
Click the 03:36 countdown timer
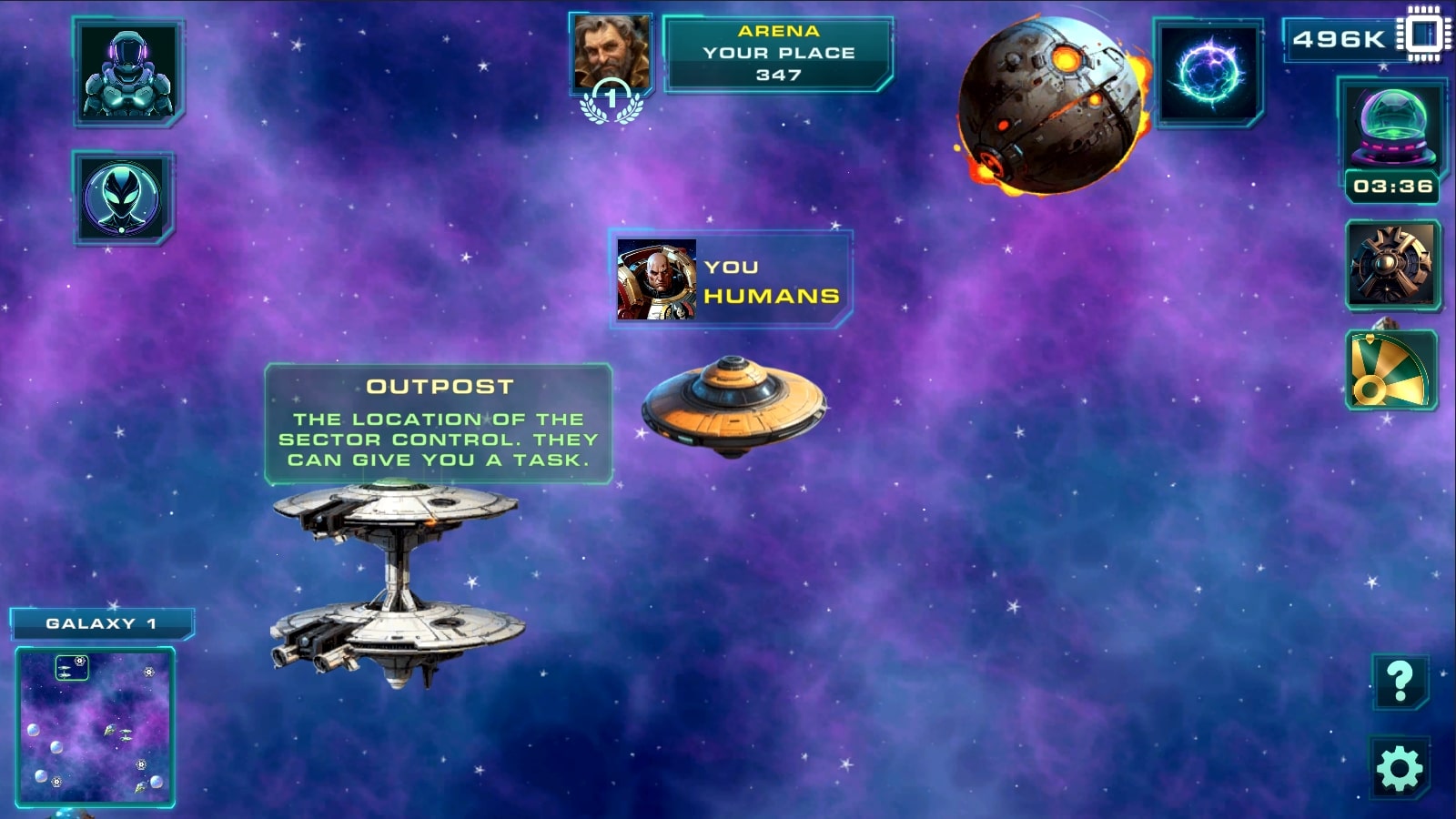(x=1390, y=187)
